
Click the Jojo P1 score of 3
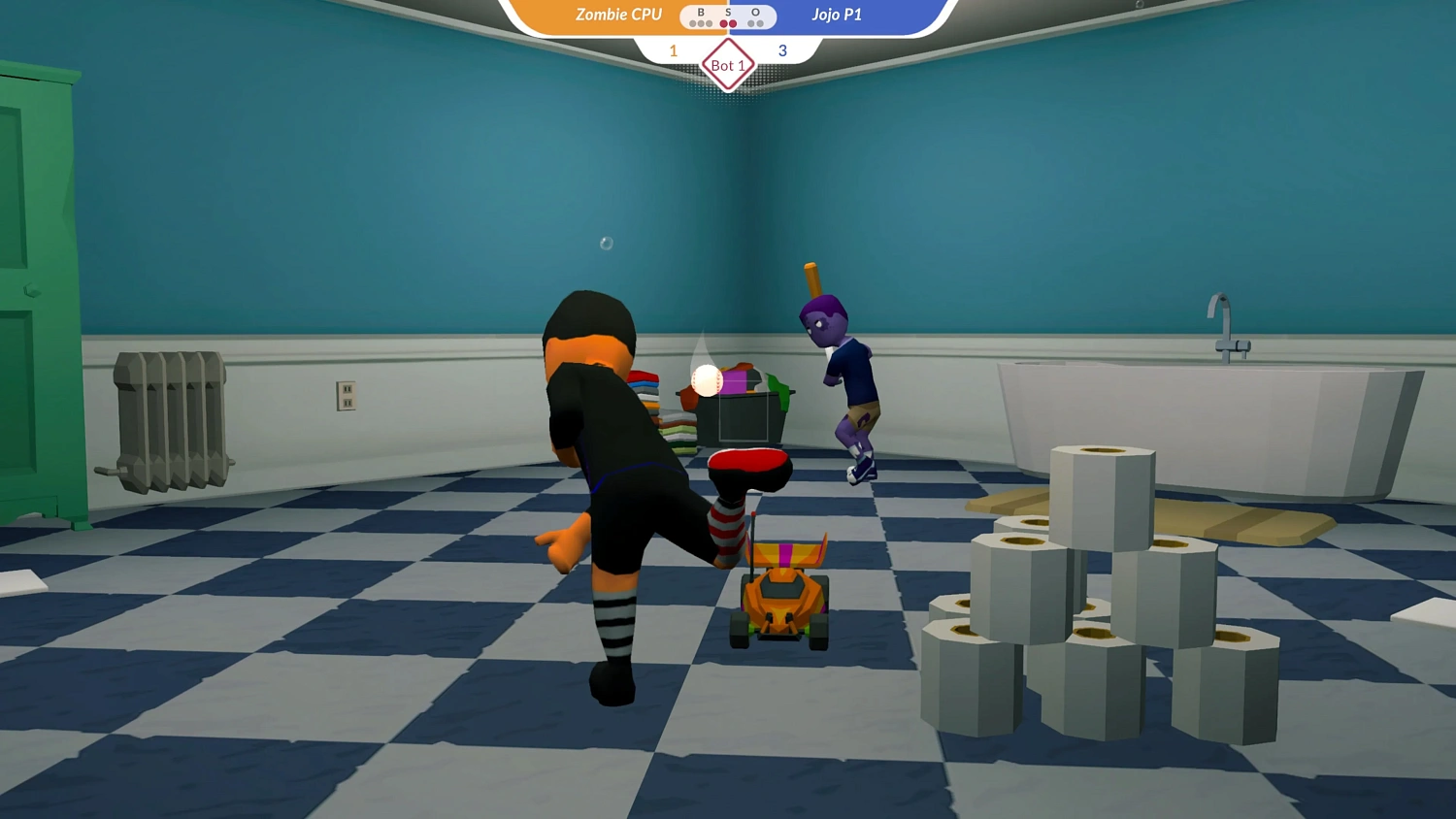(782, 49)
